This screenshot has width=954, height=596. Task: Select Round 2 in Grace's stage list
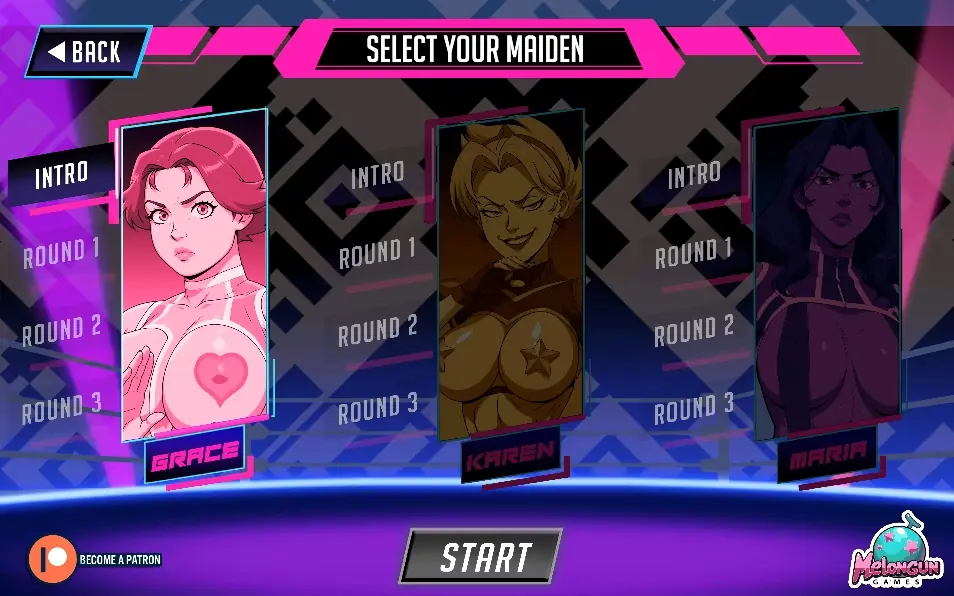pyautogui.click(x=61, y=329)
